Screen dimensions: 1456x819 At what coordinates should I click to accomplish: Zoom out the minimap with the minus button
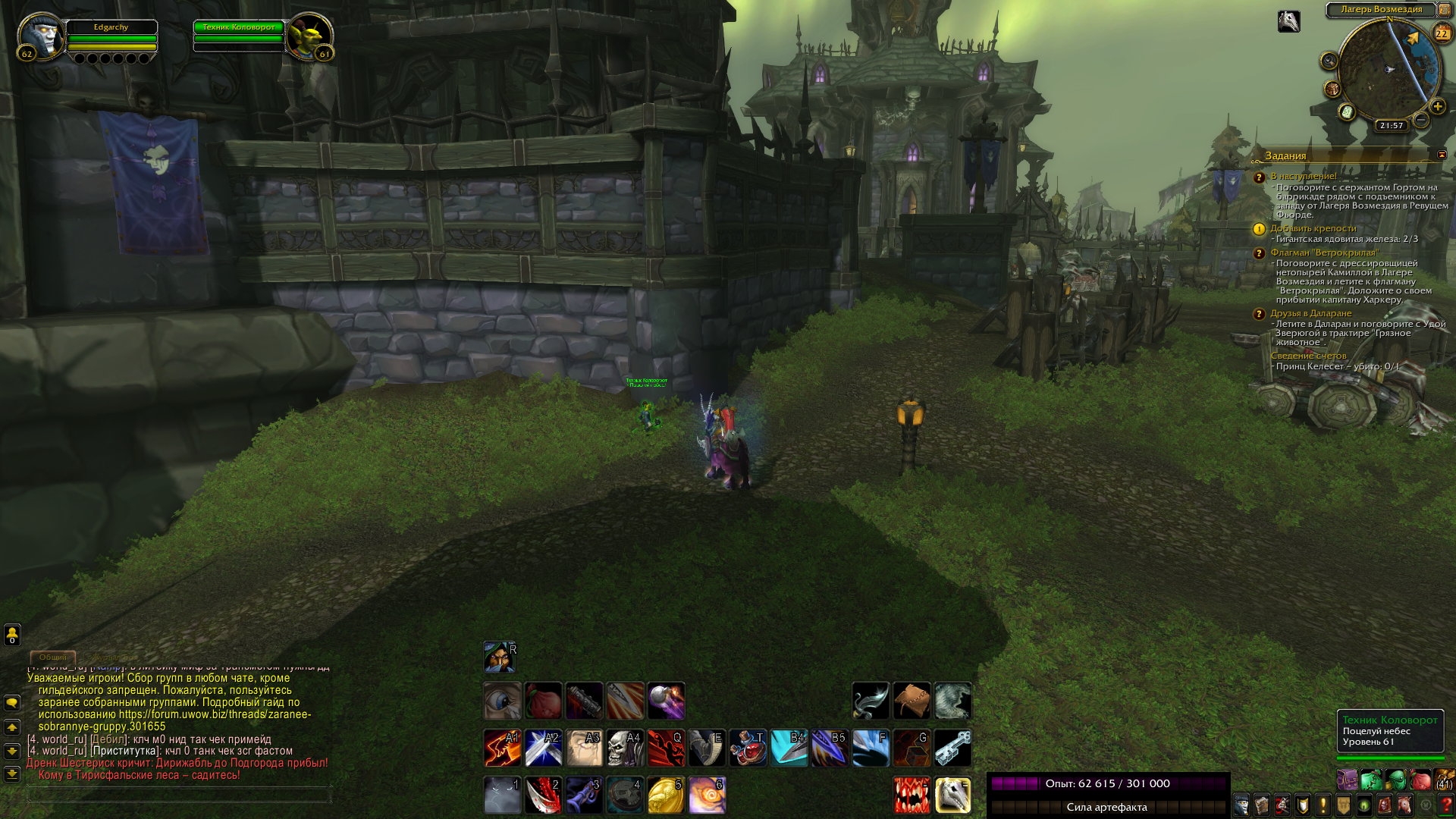point(1421,120)
